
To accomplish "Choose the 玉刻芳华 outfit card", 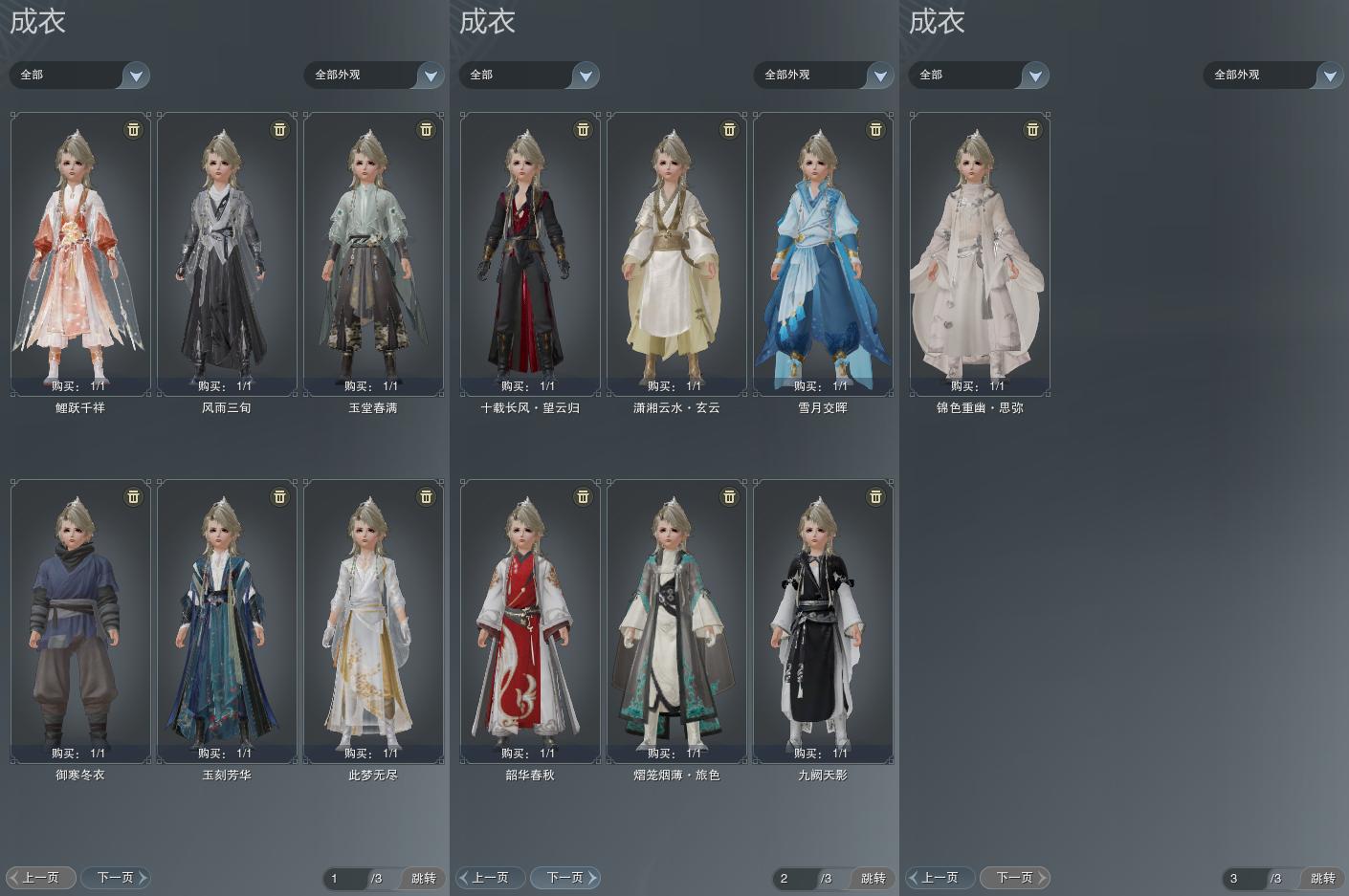I will 227,621.
